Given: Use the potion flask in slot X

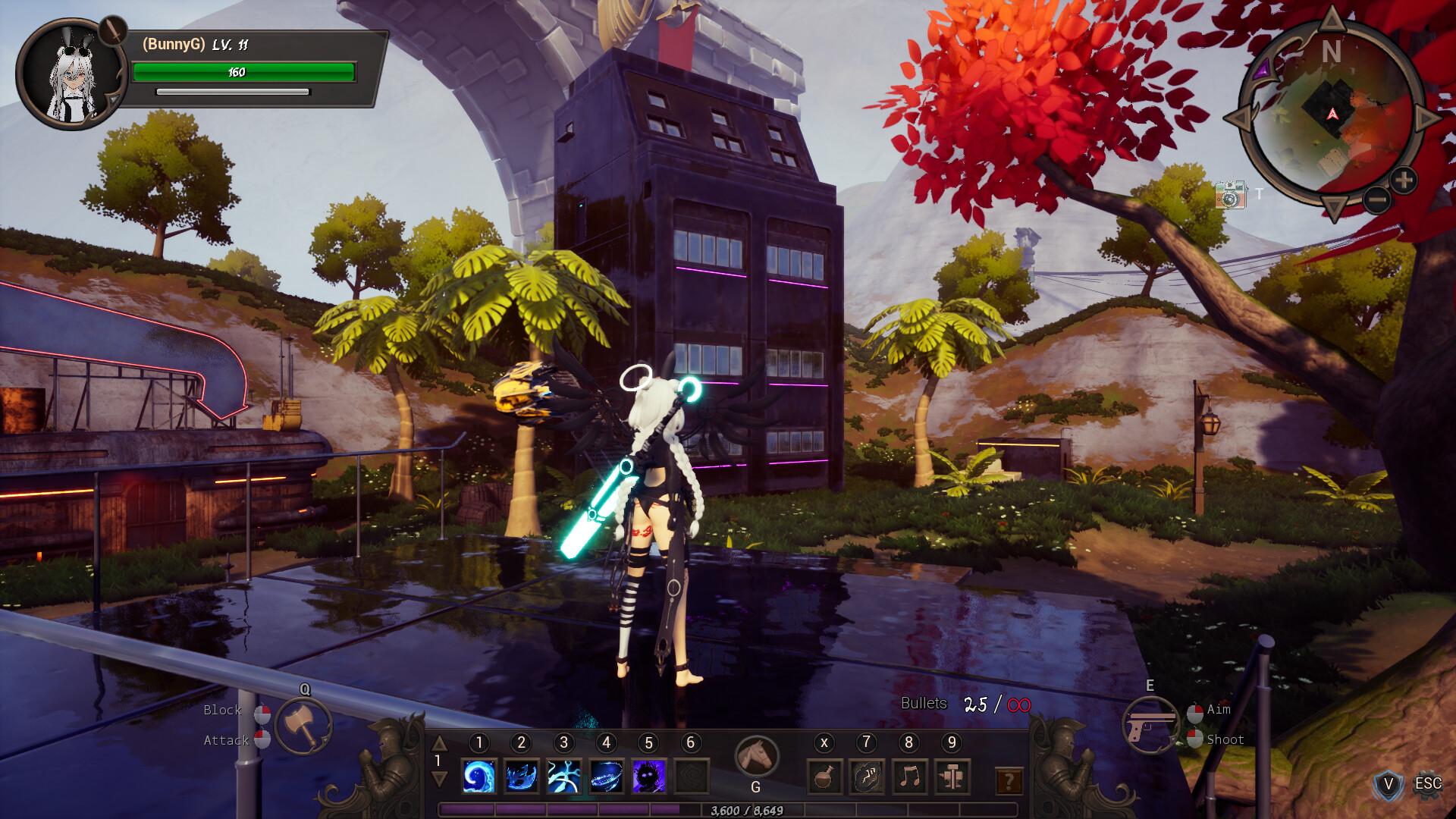Looking at the screenshot, I should pyautogui.click(x=824, y=777).
